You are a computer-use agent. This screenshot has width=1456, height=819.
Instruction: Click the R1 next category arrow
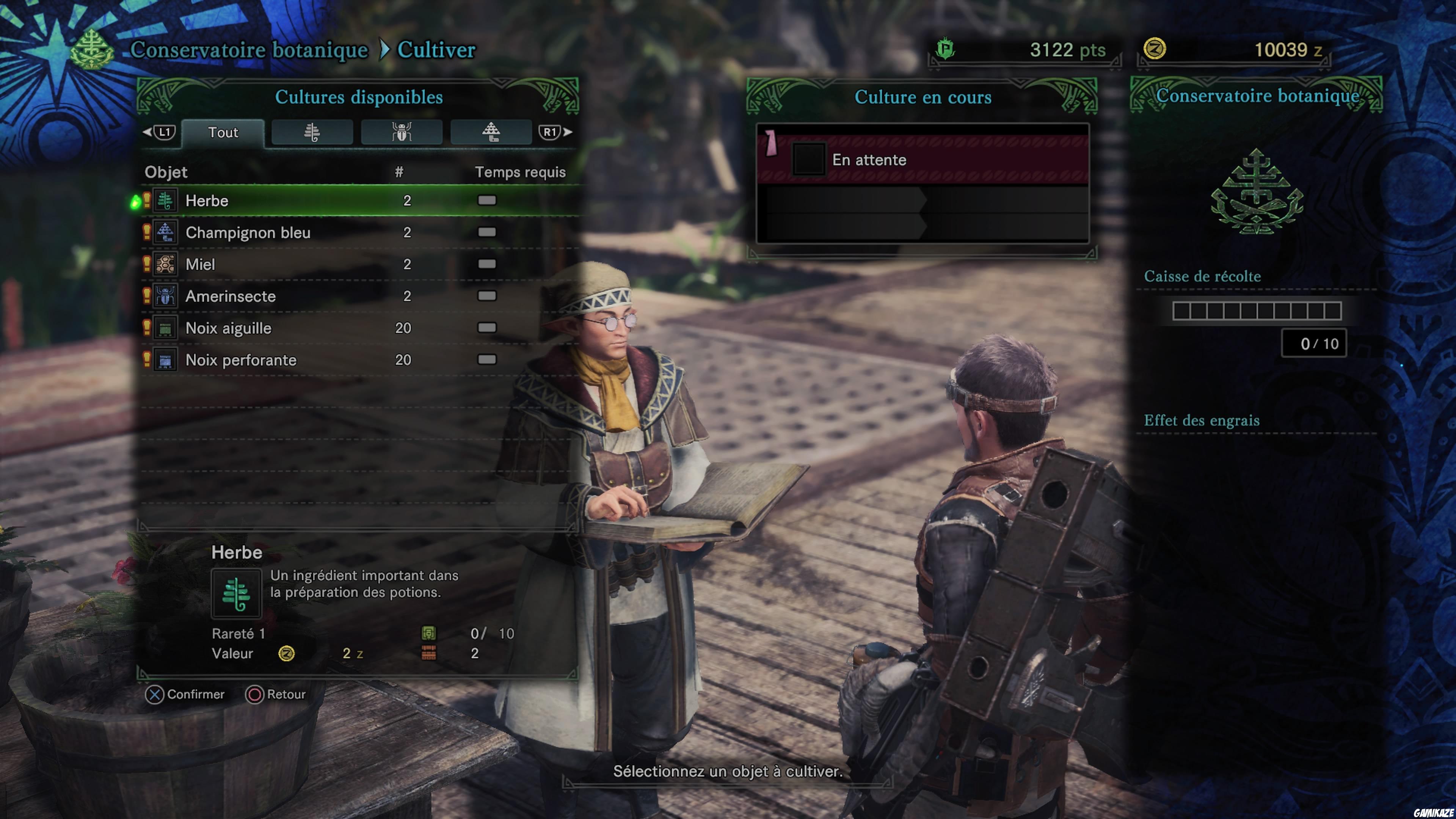pyautogui.click(x=551, y=132)
